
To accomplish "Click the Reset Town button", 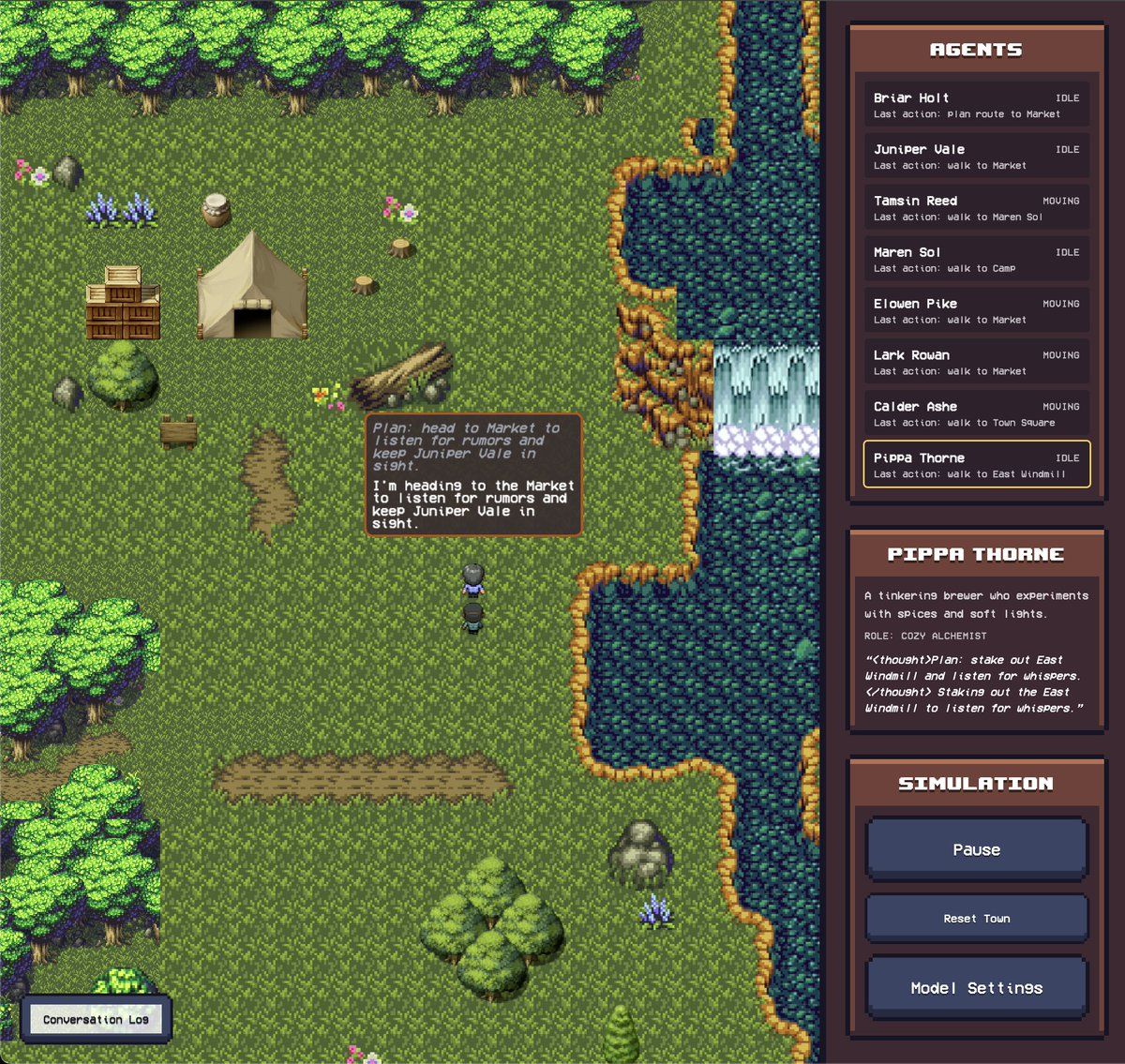I will 976,919.
